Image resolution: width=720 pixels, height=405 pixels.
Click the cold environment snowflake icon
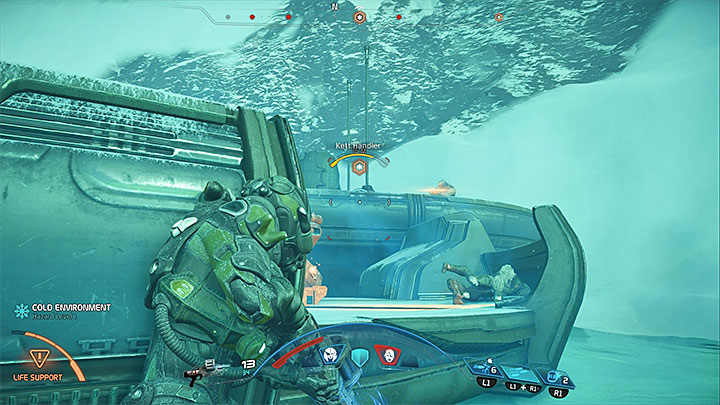pos(20,310)
